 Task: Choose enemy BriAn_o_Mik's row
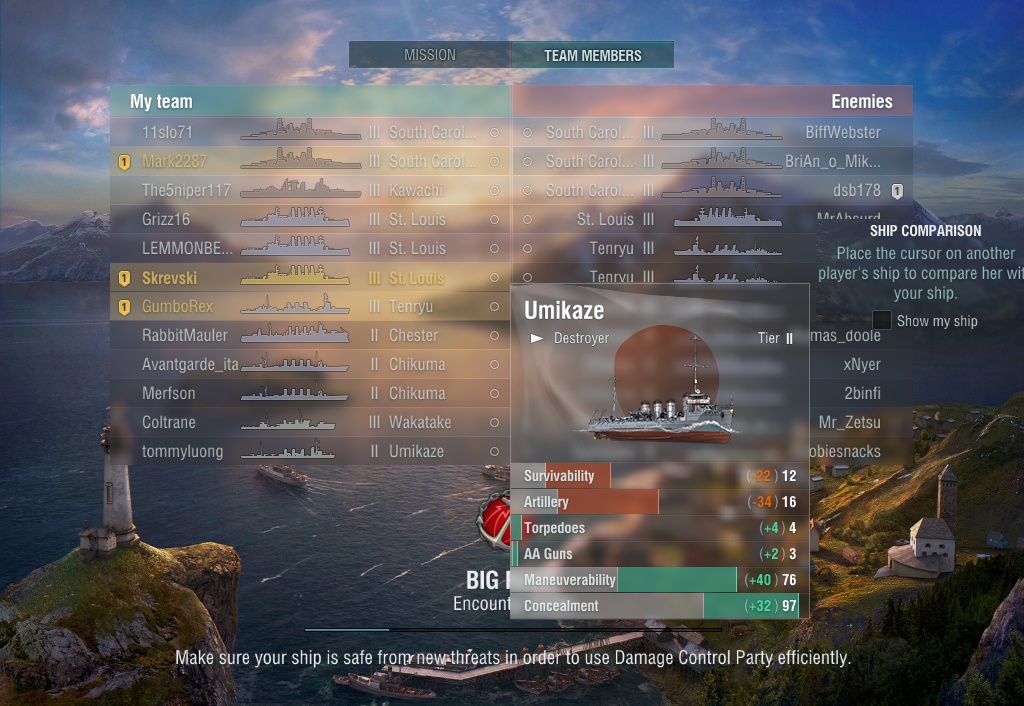[x=712, y=161]
